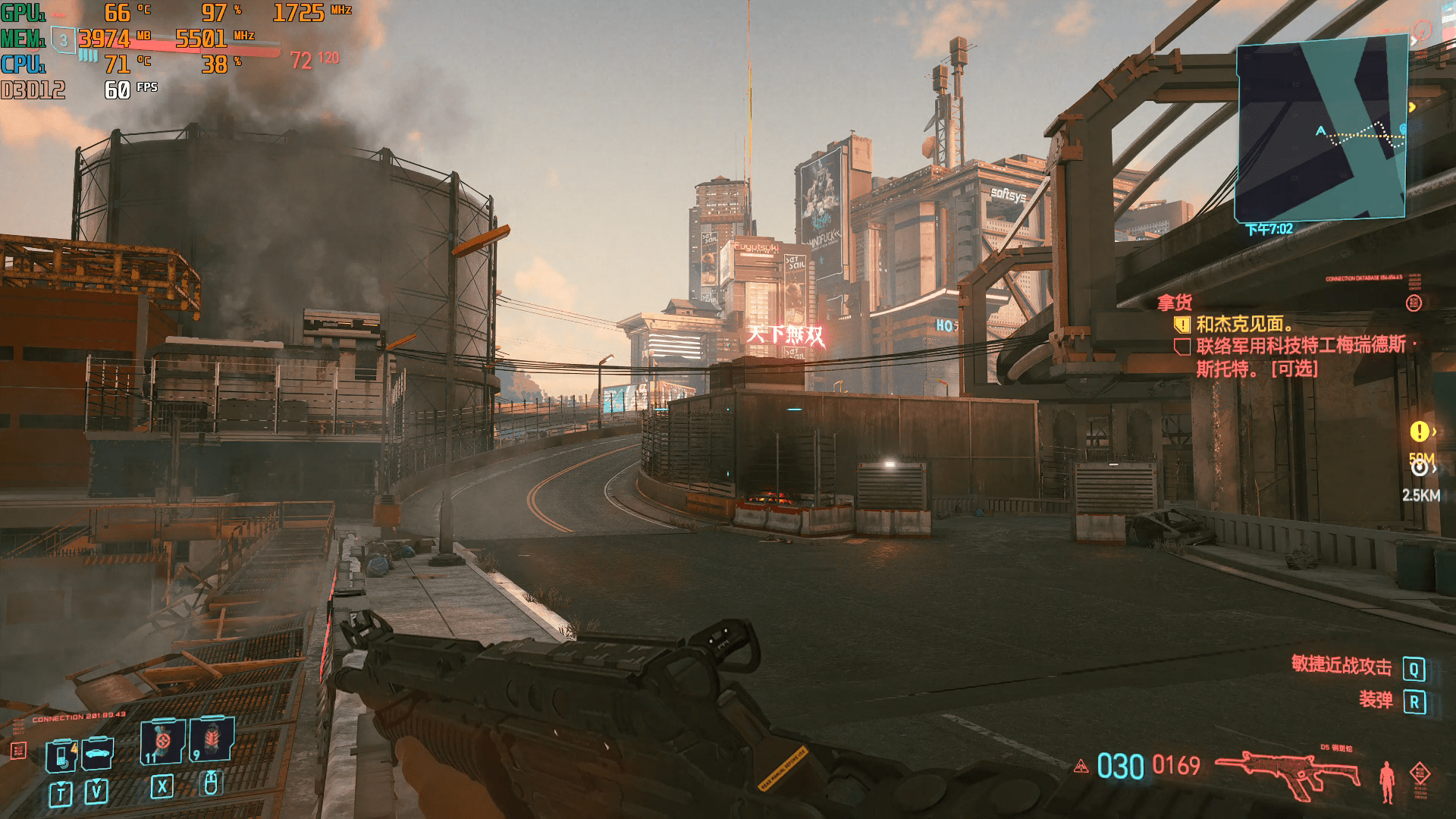
Task: Click the 拿货 quest title
Action: [1174, 303]
